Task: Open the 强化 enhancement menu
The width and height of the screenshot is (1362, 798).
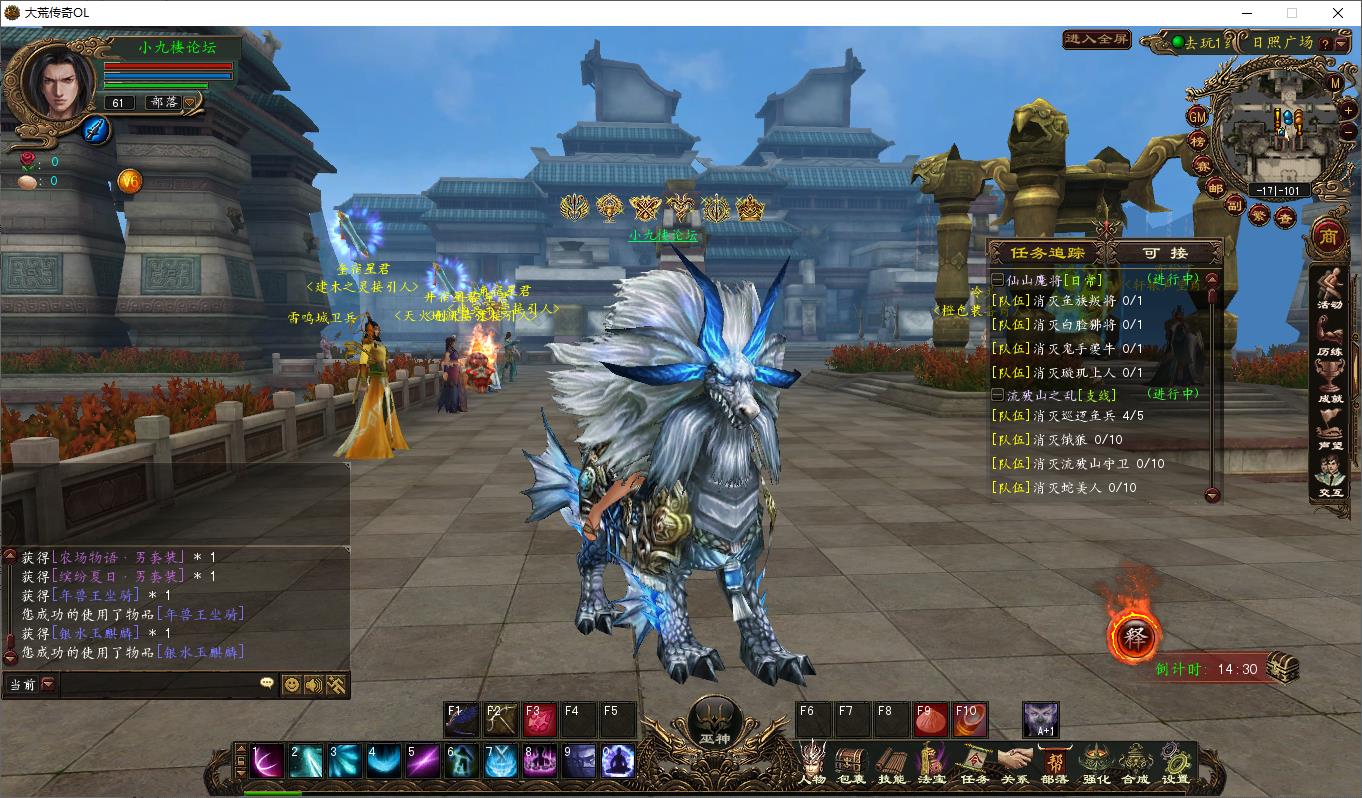Action: (x=1096, y=763)
